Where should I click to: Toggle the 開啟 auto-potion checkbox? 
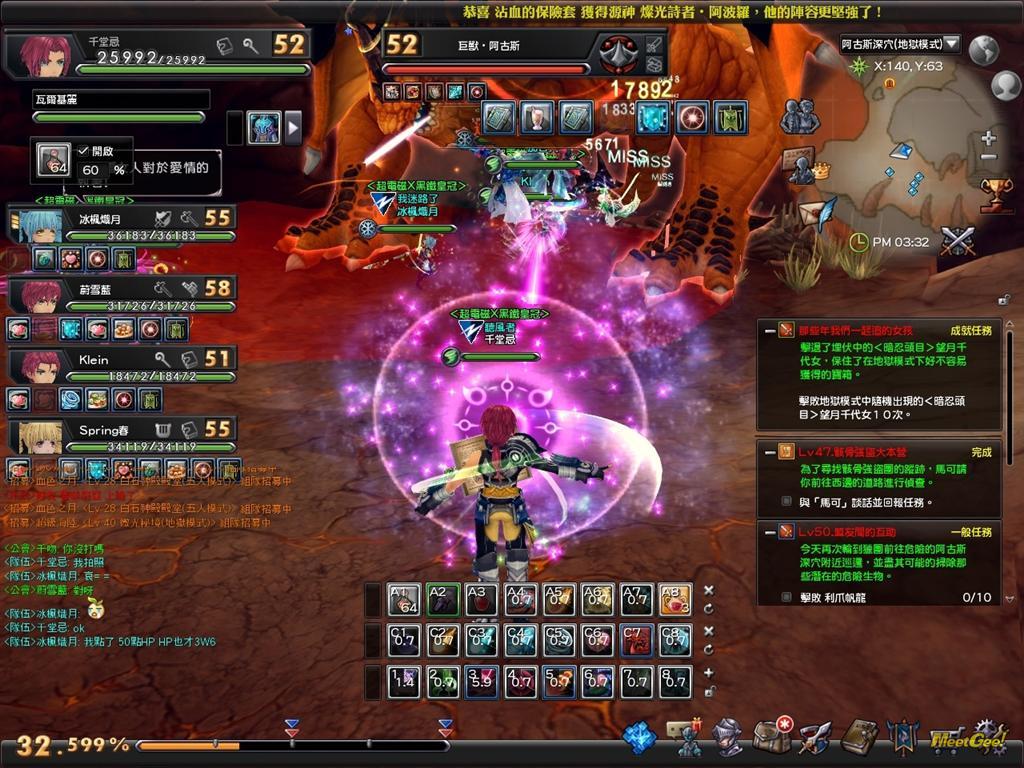point(84,151)
